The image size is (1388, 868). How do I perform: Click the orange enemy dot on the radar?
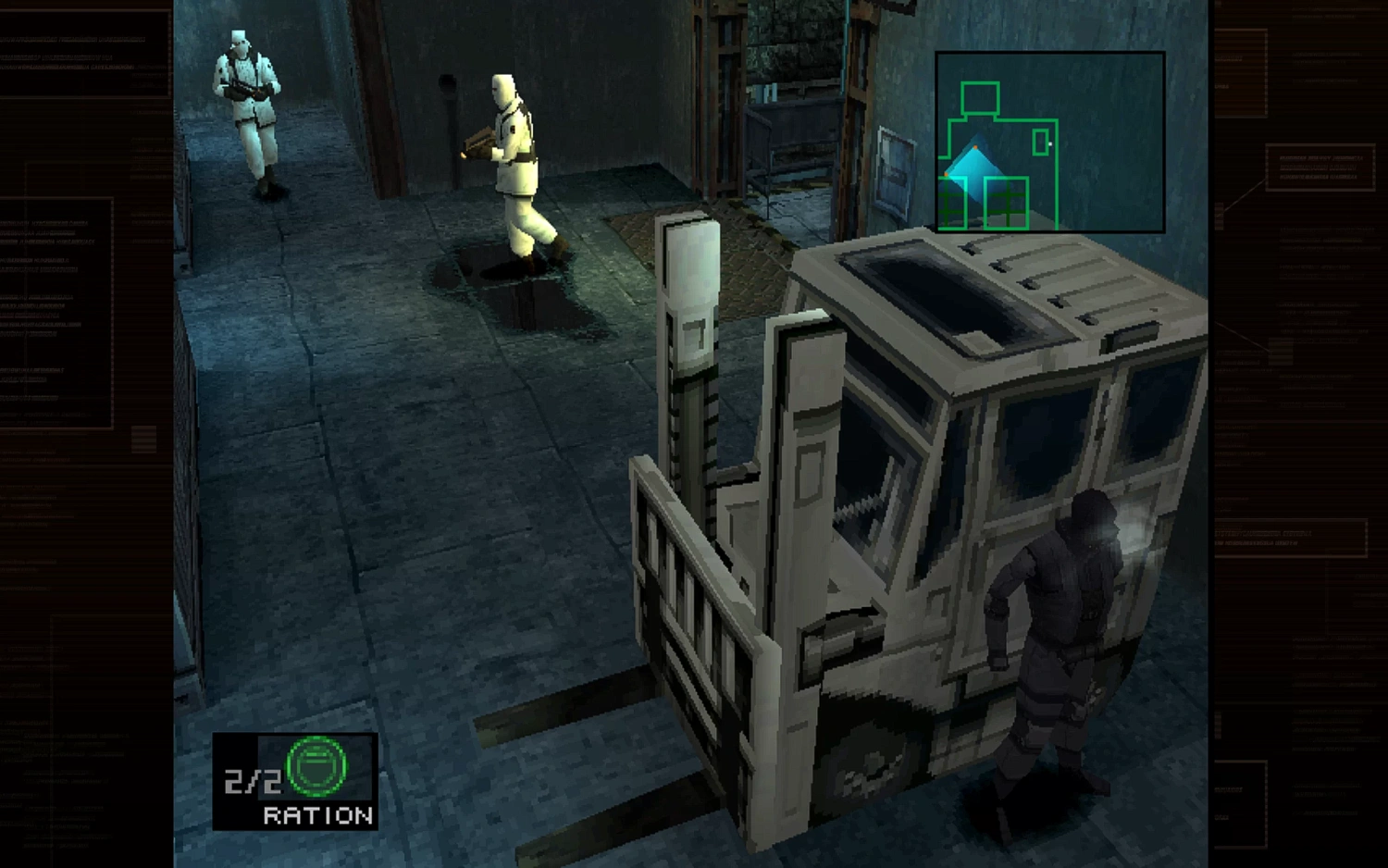pos(975,147)
